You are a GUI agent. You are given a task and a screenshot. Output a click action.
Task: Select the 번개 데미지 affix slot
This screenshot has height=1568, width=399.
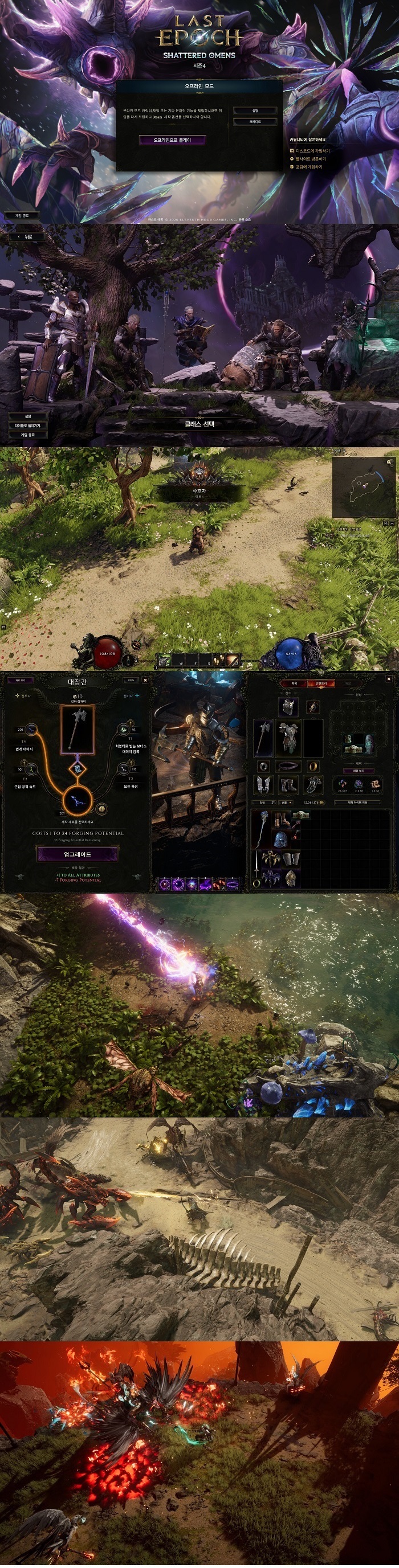(30, 730)
